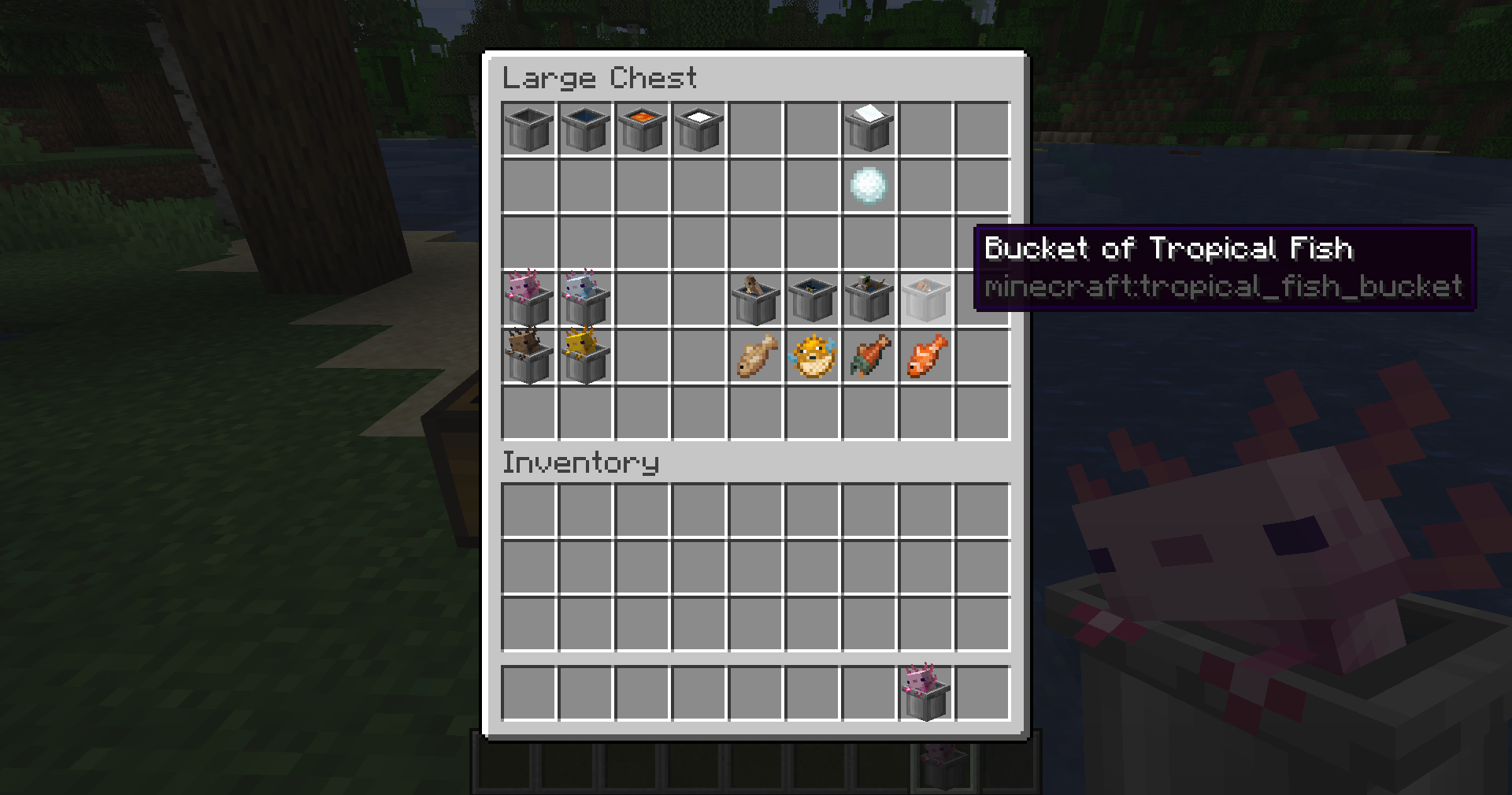
Task: Take the milk bucket
Action: click(699, 129)
